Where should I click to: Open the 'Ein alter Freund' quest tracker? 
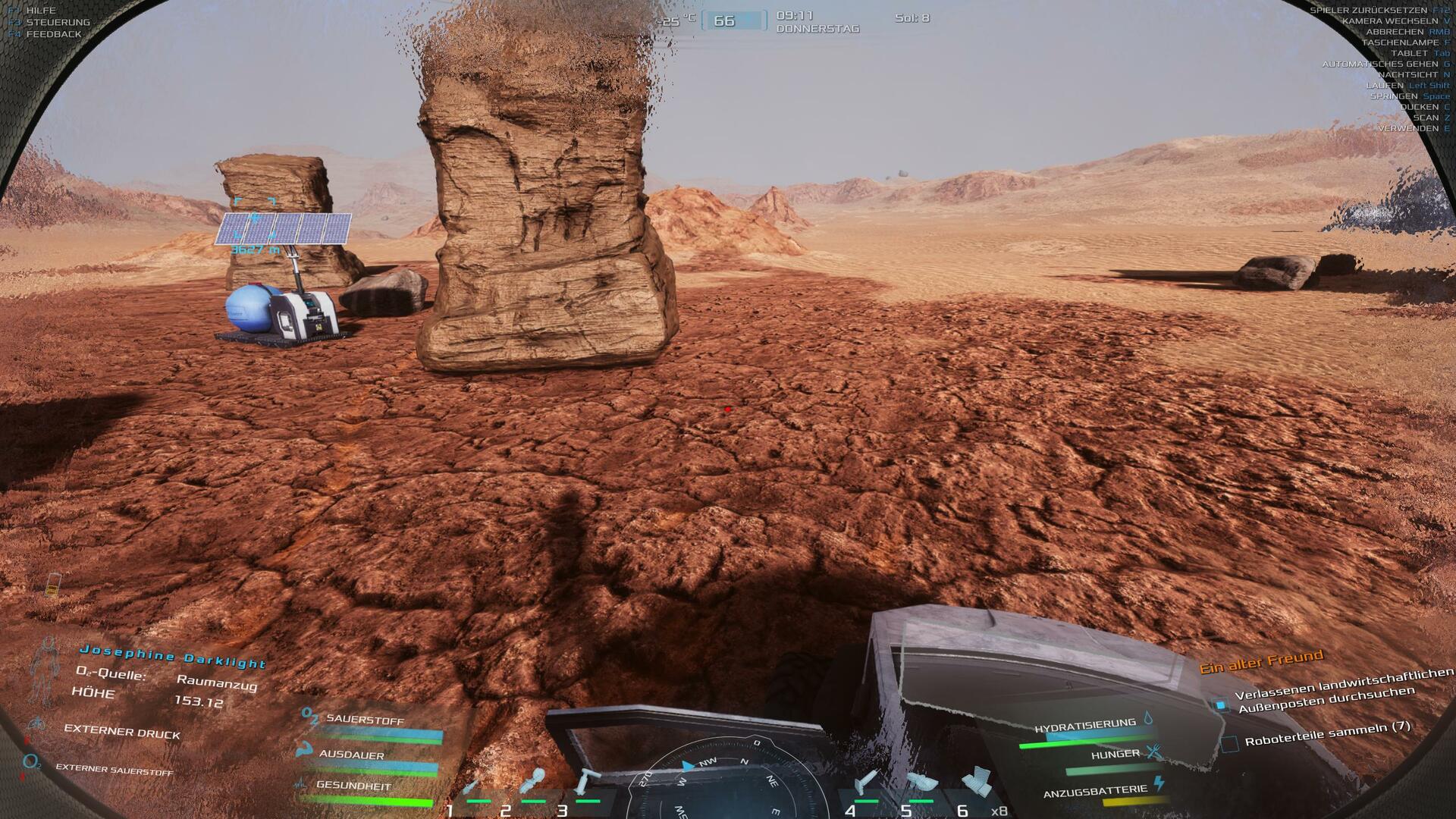tap(1260, 661)
